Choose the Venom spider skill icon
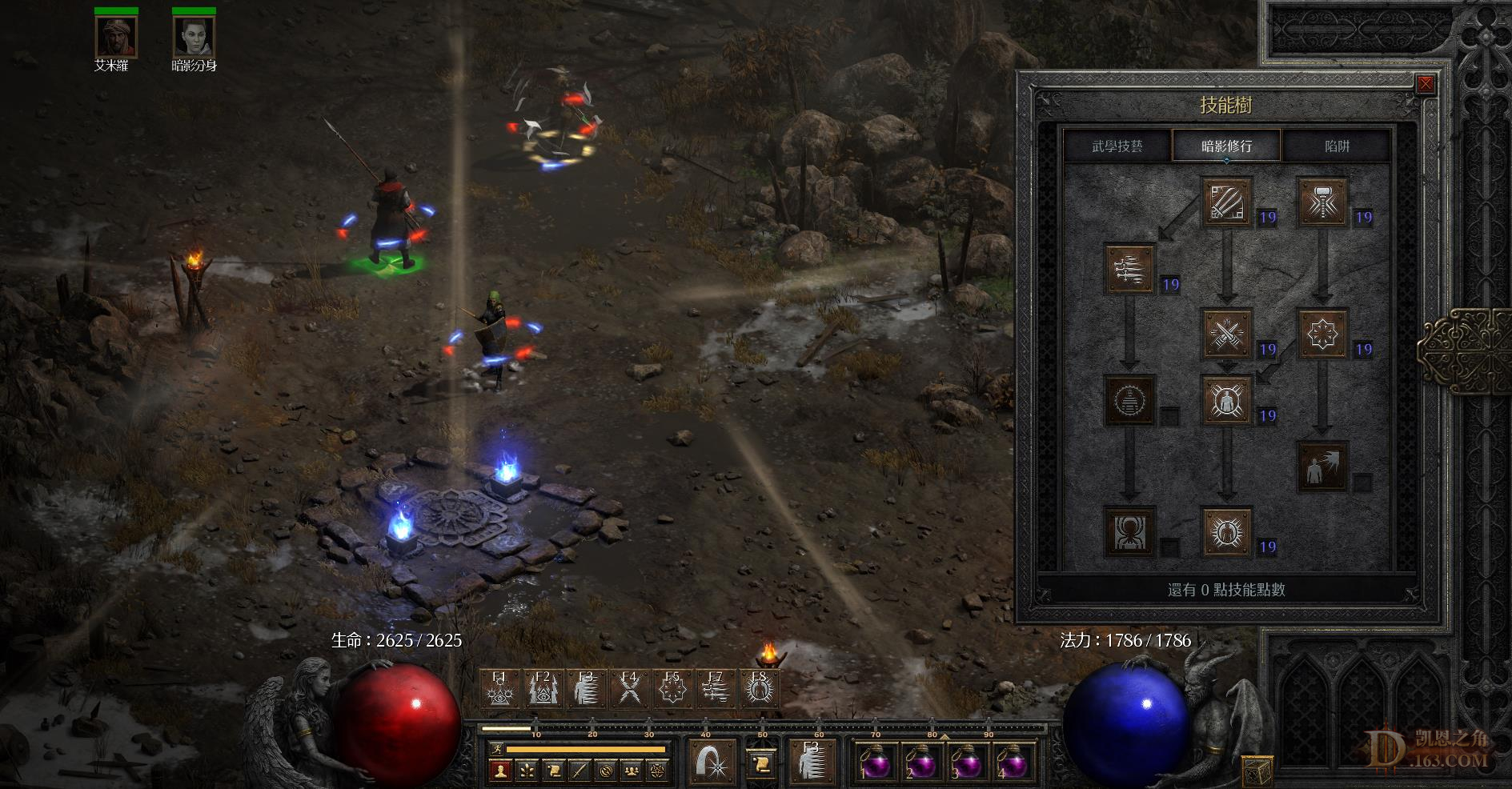Screen dimensions: 1512x789 (x=1129, y=531)
